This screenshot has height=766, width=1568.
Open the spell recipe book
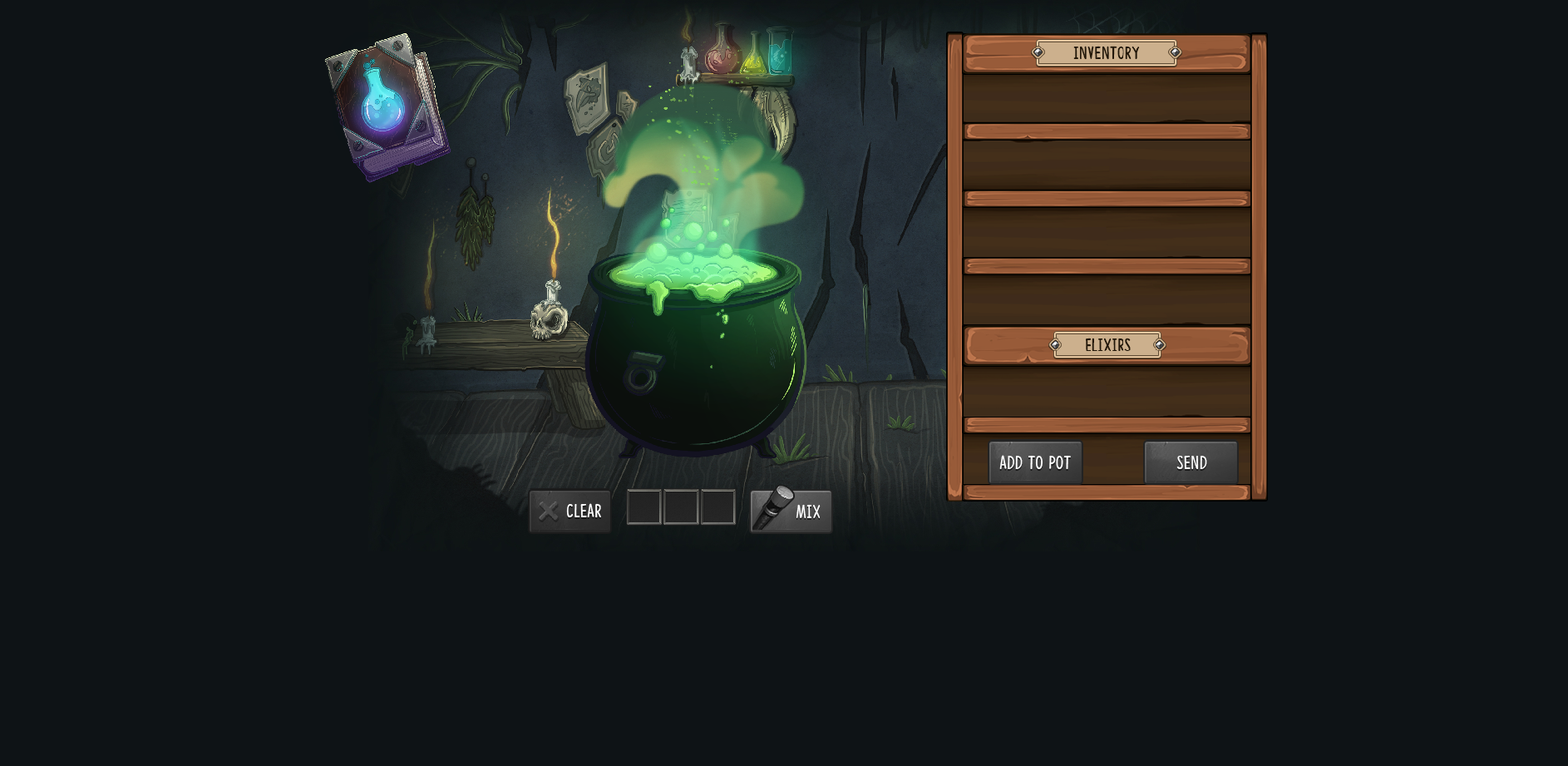(387, 100)
